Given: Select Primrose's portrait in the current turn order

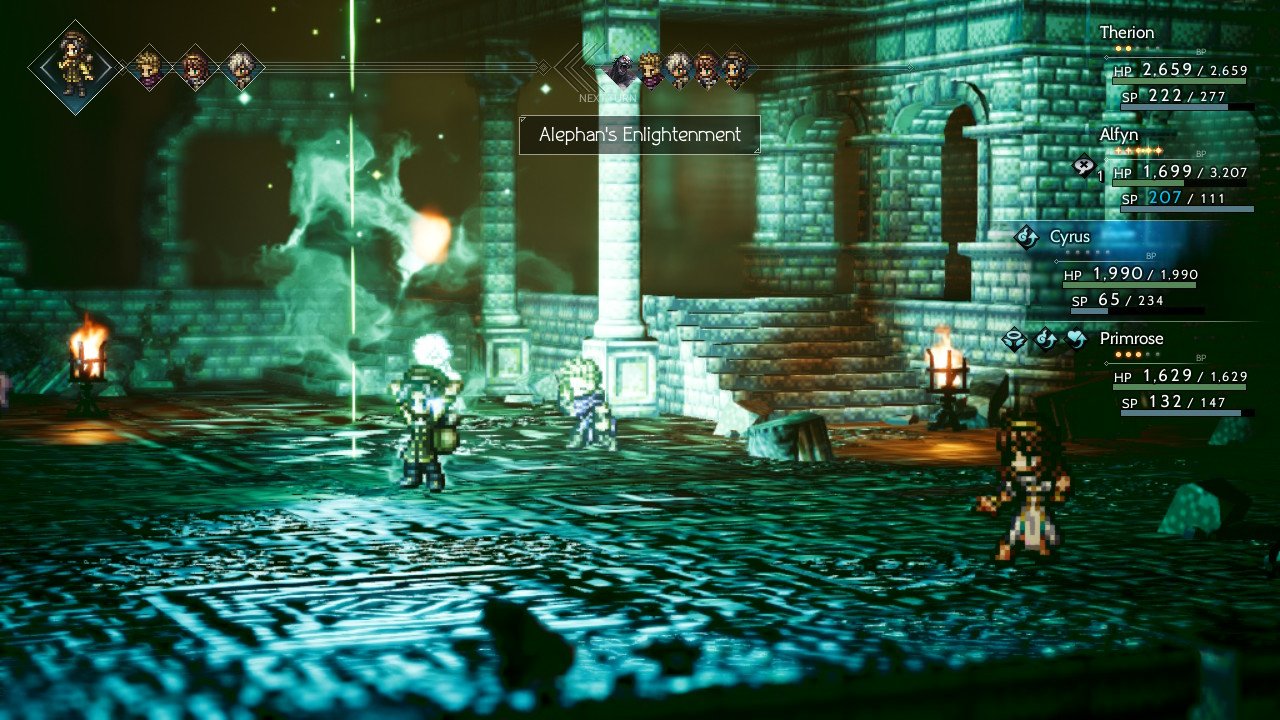Looking at the screenshot, I should [195, 68].
